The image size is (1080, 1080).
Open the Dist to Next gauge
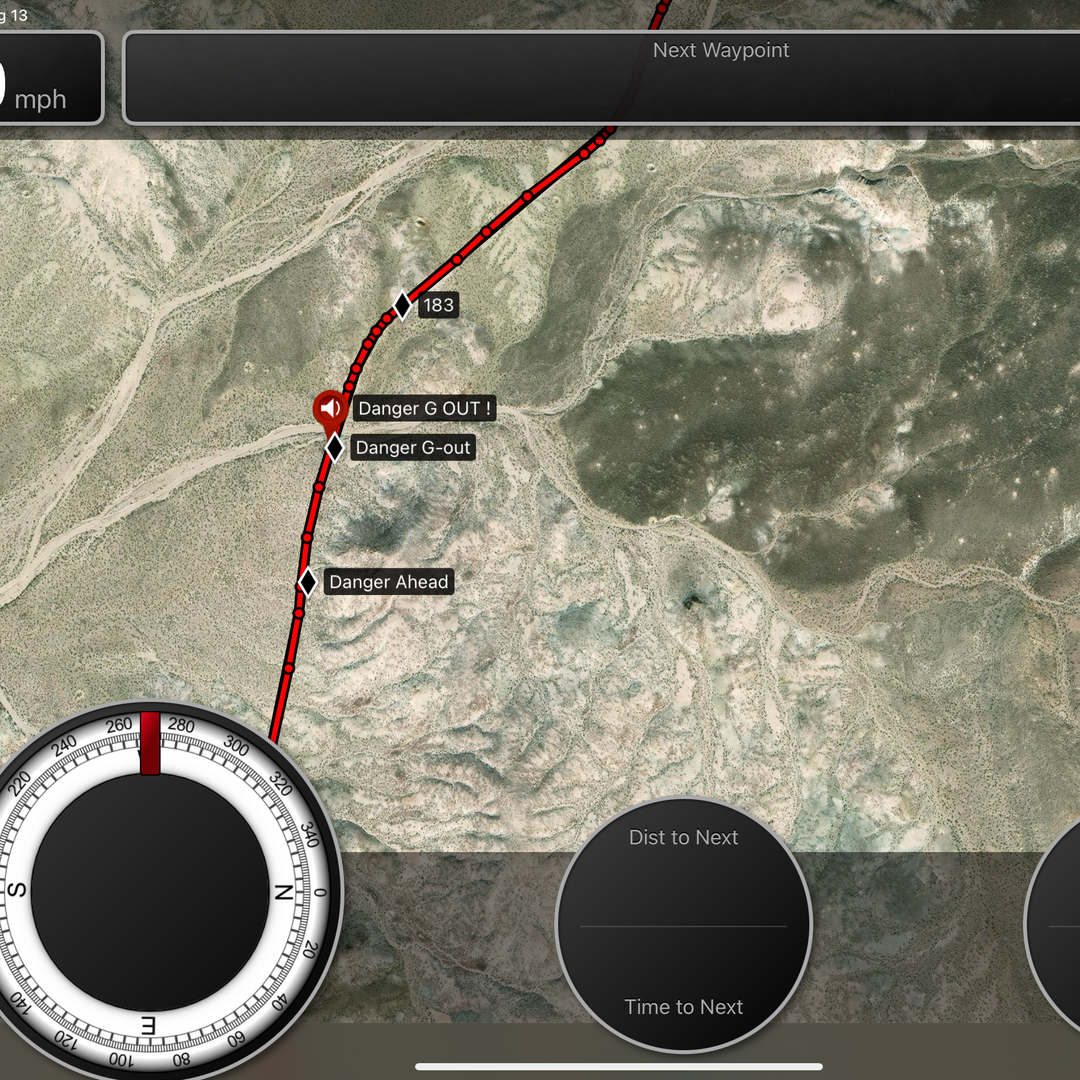pyautogui.click(x=684, y=924)
